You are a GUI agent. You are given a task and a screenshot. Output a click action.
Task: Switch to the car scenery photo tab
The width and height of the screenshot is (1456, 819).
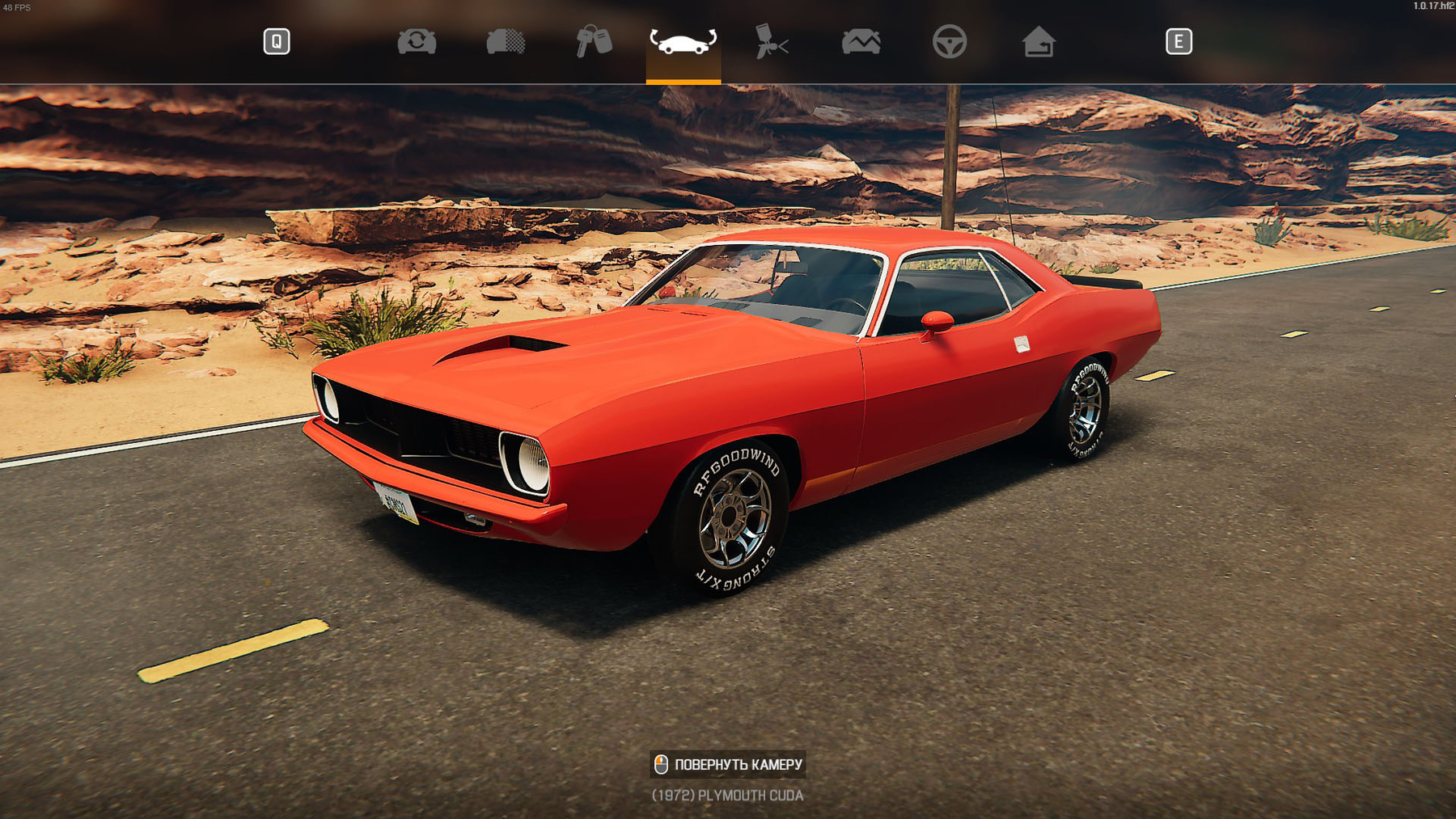click(861, 41)
